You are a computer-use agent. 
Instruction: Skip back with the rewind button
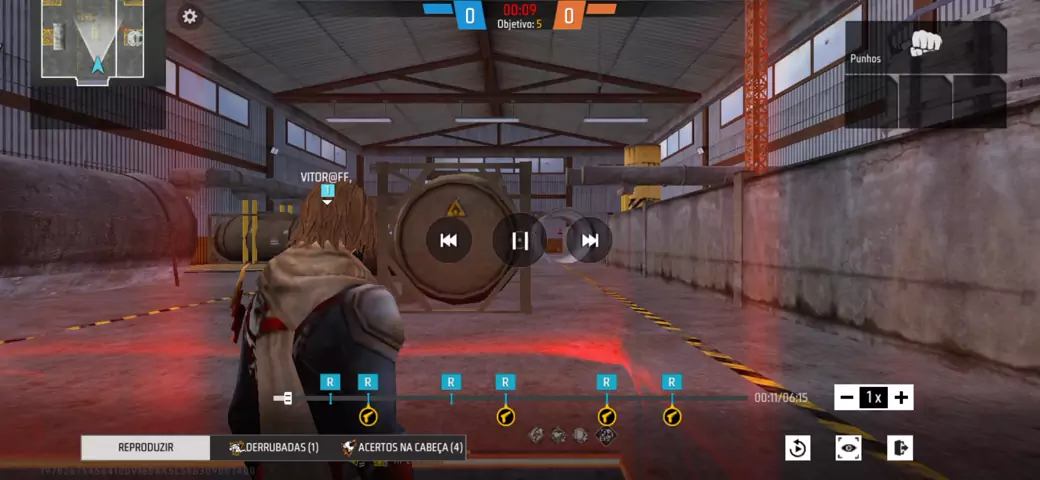tap(449, 240)
